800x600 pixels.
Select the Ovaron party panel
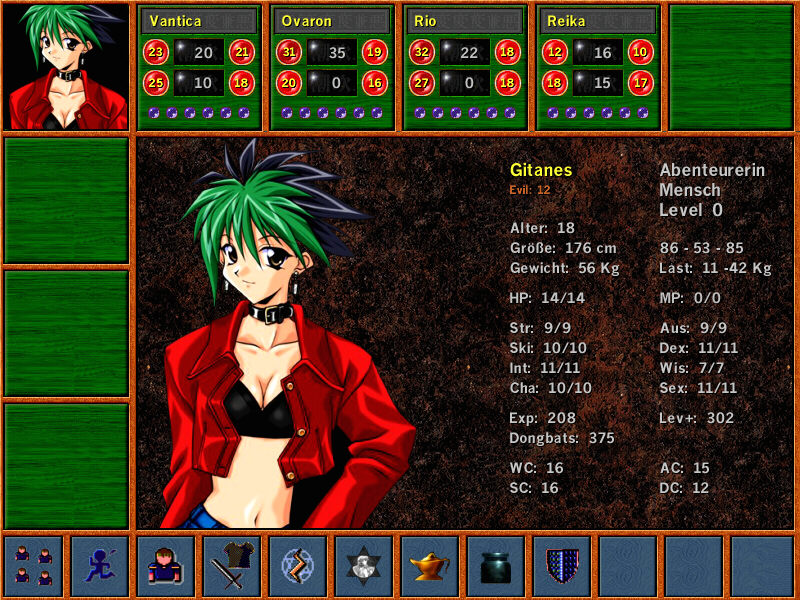point(332,67)
